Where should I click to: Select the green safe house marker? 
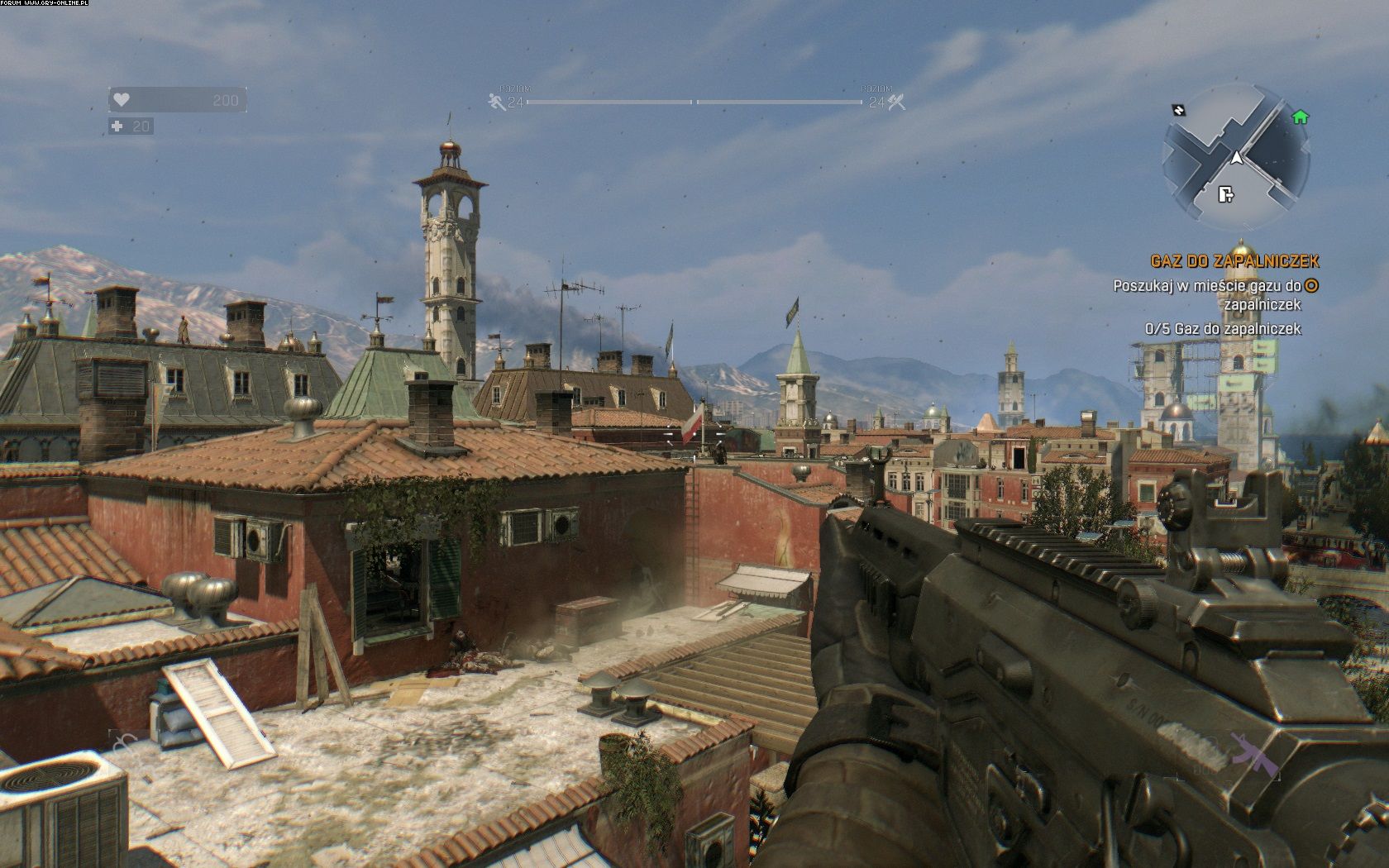(x=1299, y=117)
